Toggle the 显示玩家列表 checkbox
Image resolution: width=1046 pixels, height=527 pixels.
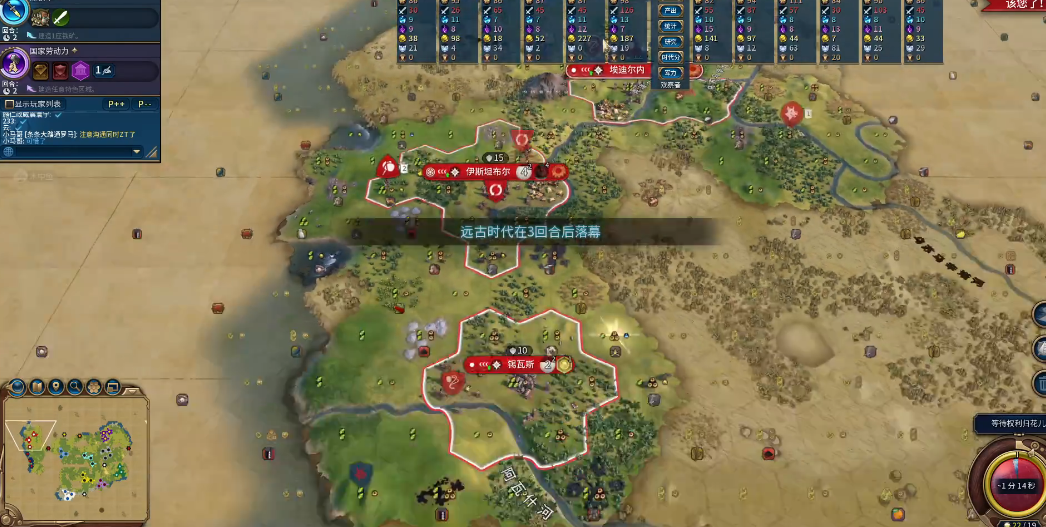pyautogui.click(x=10, y=103)
